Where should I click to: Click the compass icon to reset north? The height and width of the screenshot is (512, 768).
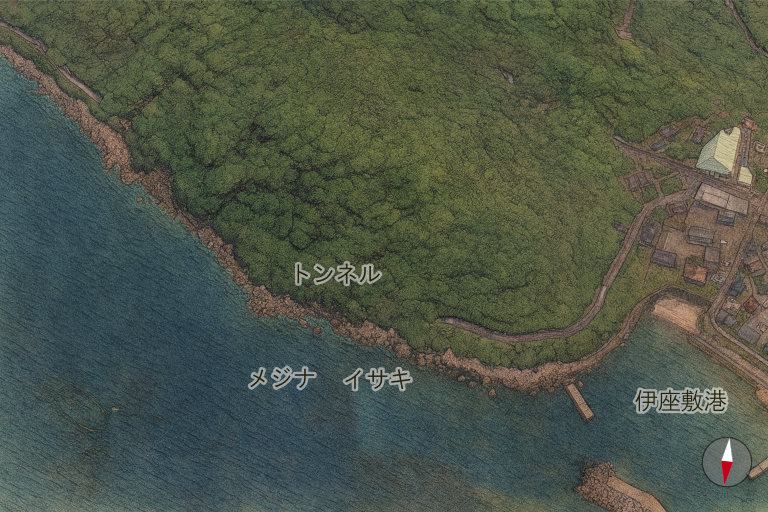point(727,462)
